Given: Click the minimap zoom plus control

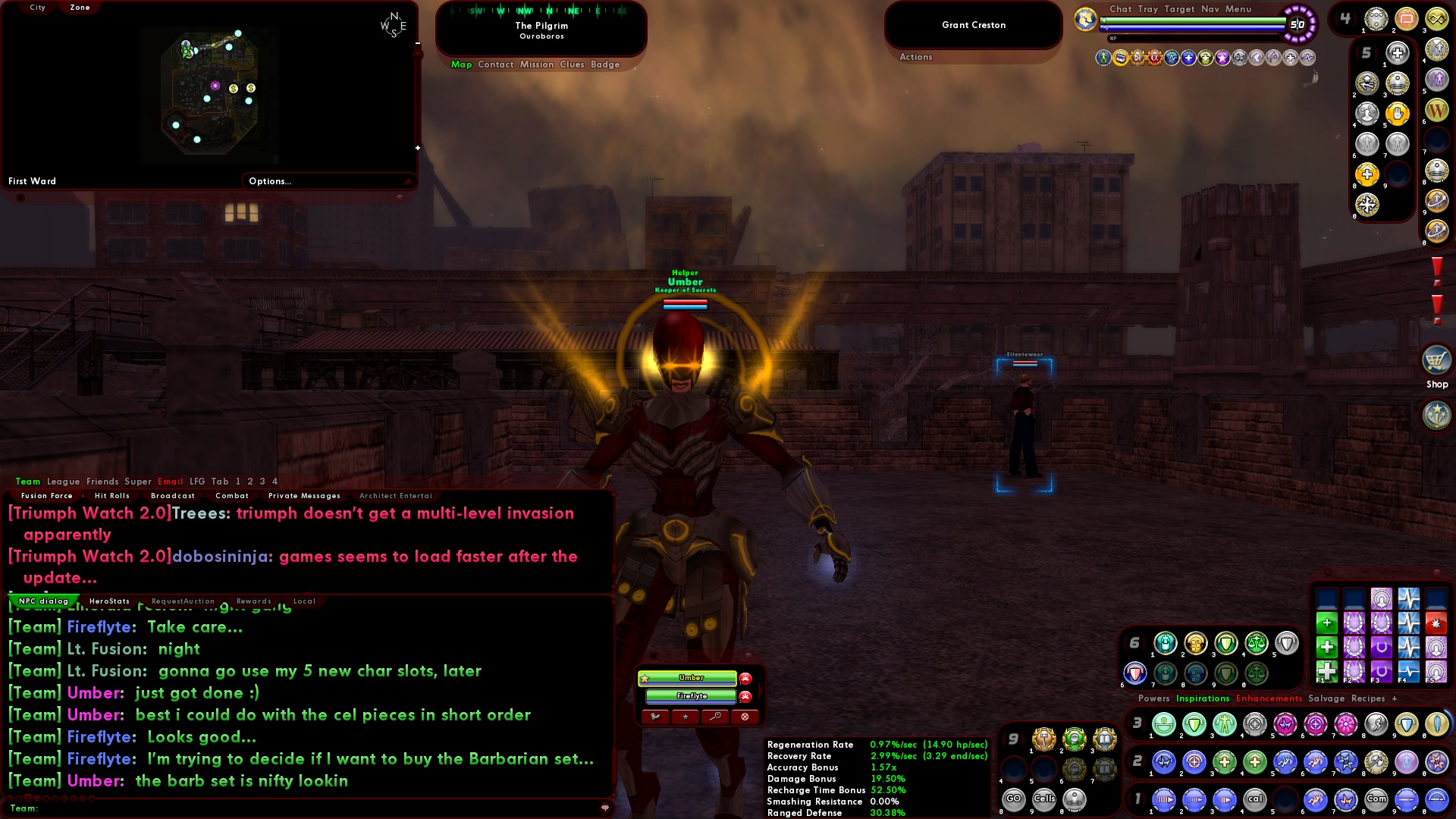Looking at the screenshot, I should [x=418, y=148].
